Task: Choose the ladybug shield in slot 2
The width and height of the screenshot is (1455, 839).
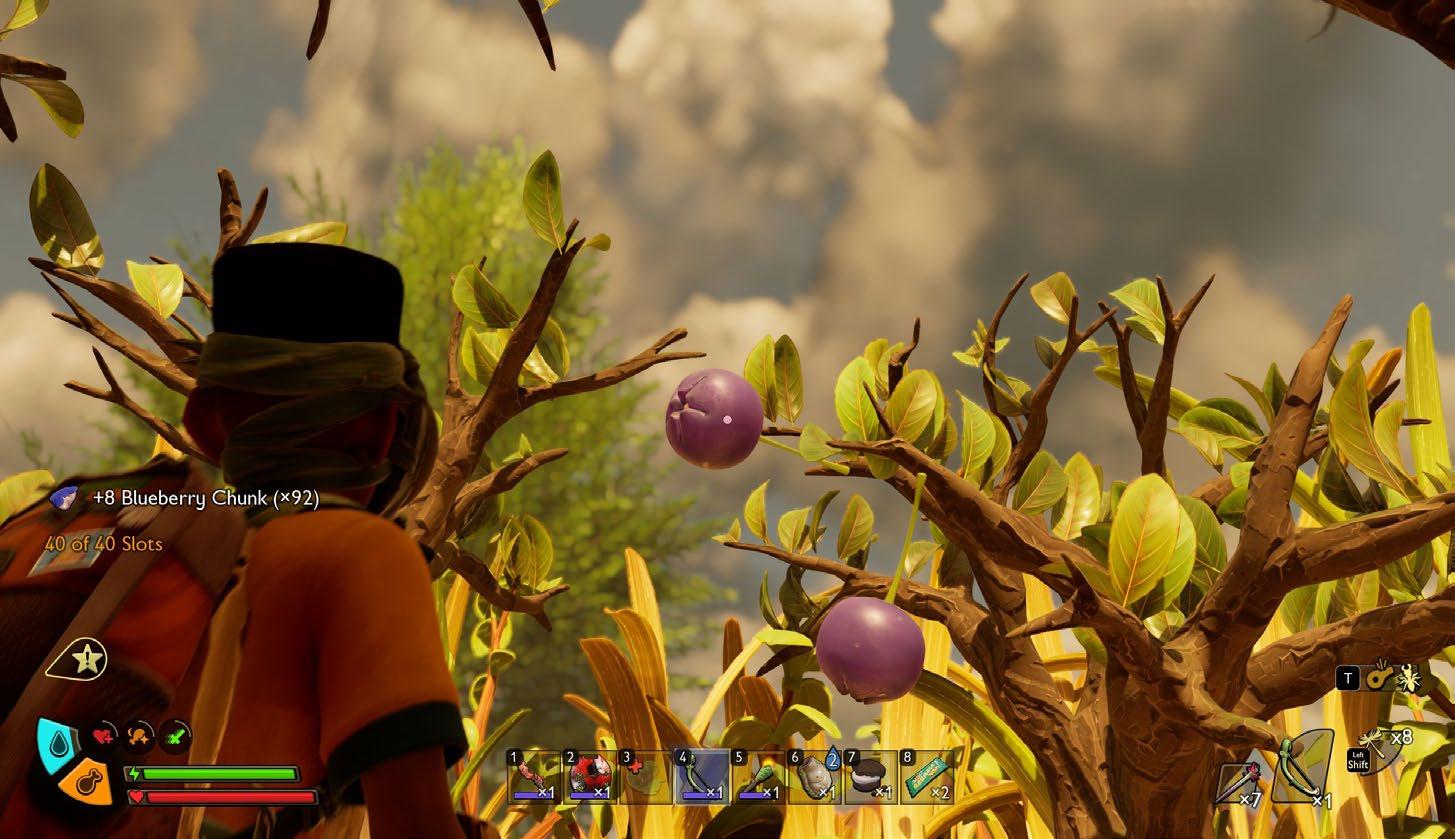Action: pos(591,777)
